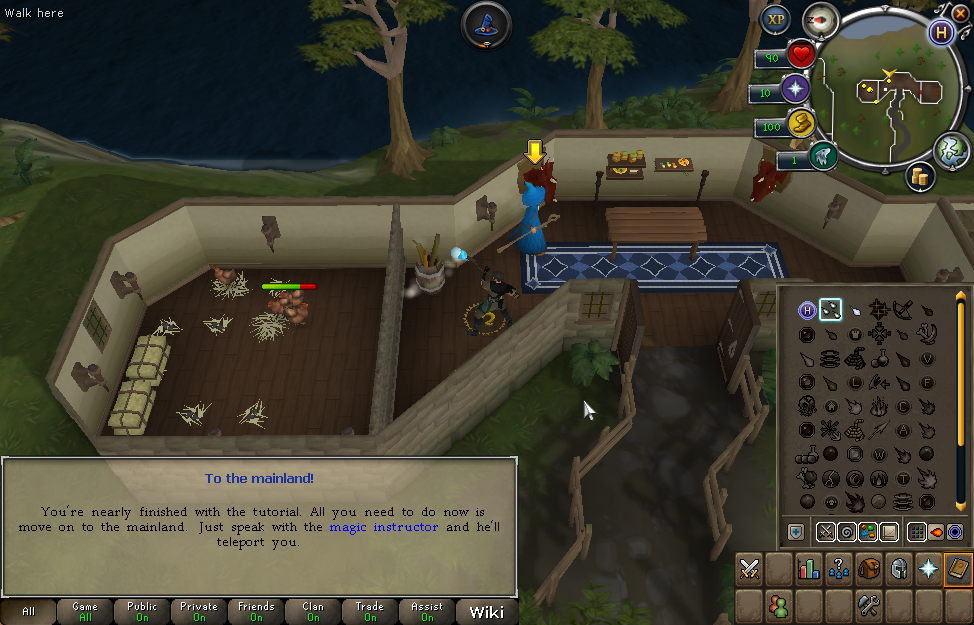
Task: Cast the highlighted Wind Strike spell
Action: coord(830,310)
